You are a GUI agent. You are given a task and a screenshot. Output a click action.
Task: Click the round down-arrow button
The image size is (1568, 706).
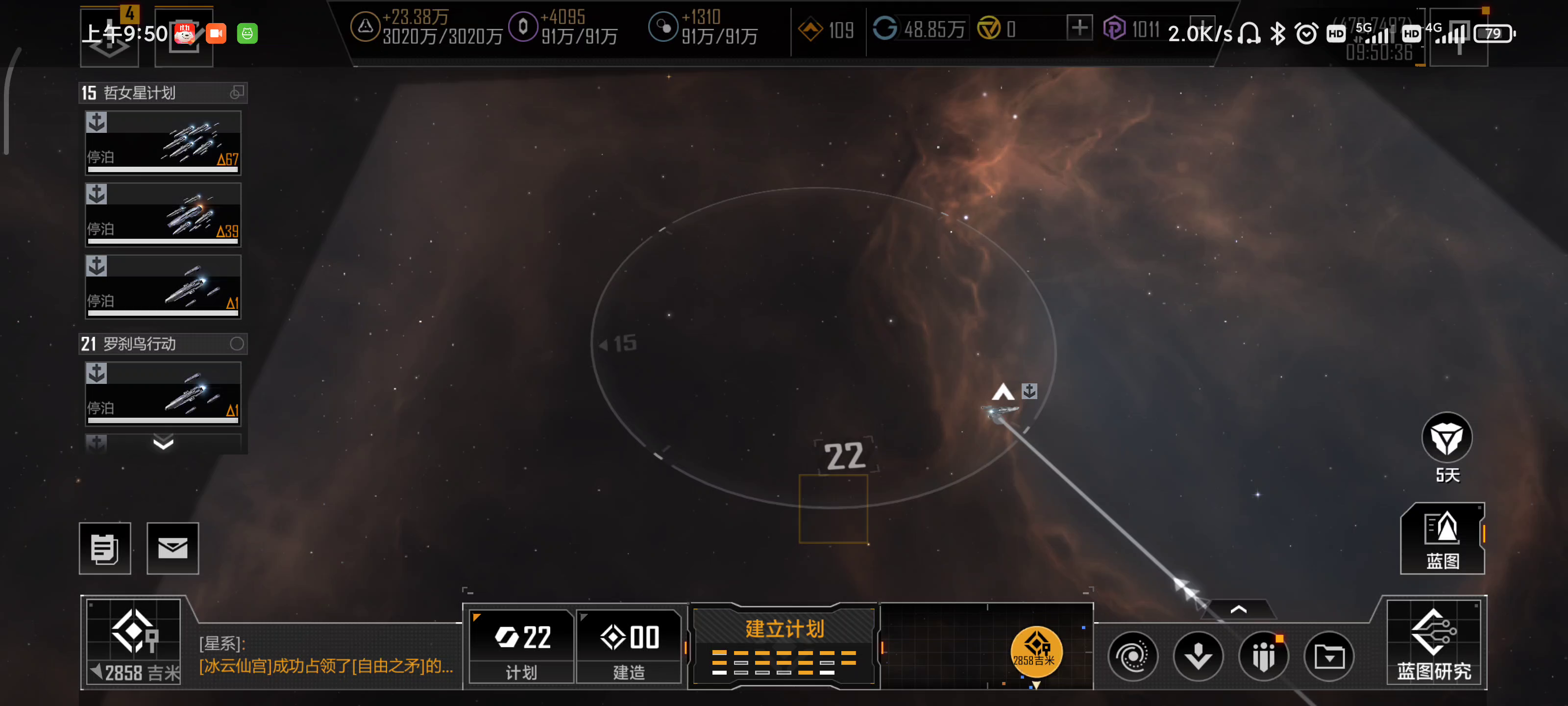(x=1198, y=656)
